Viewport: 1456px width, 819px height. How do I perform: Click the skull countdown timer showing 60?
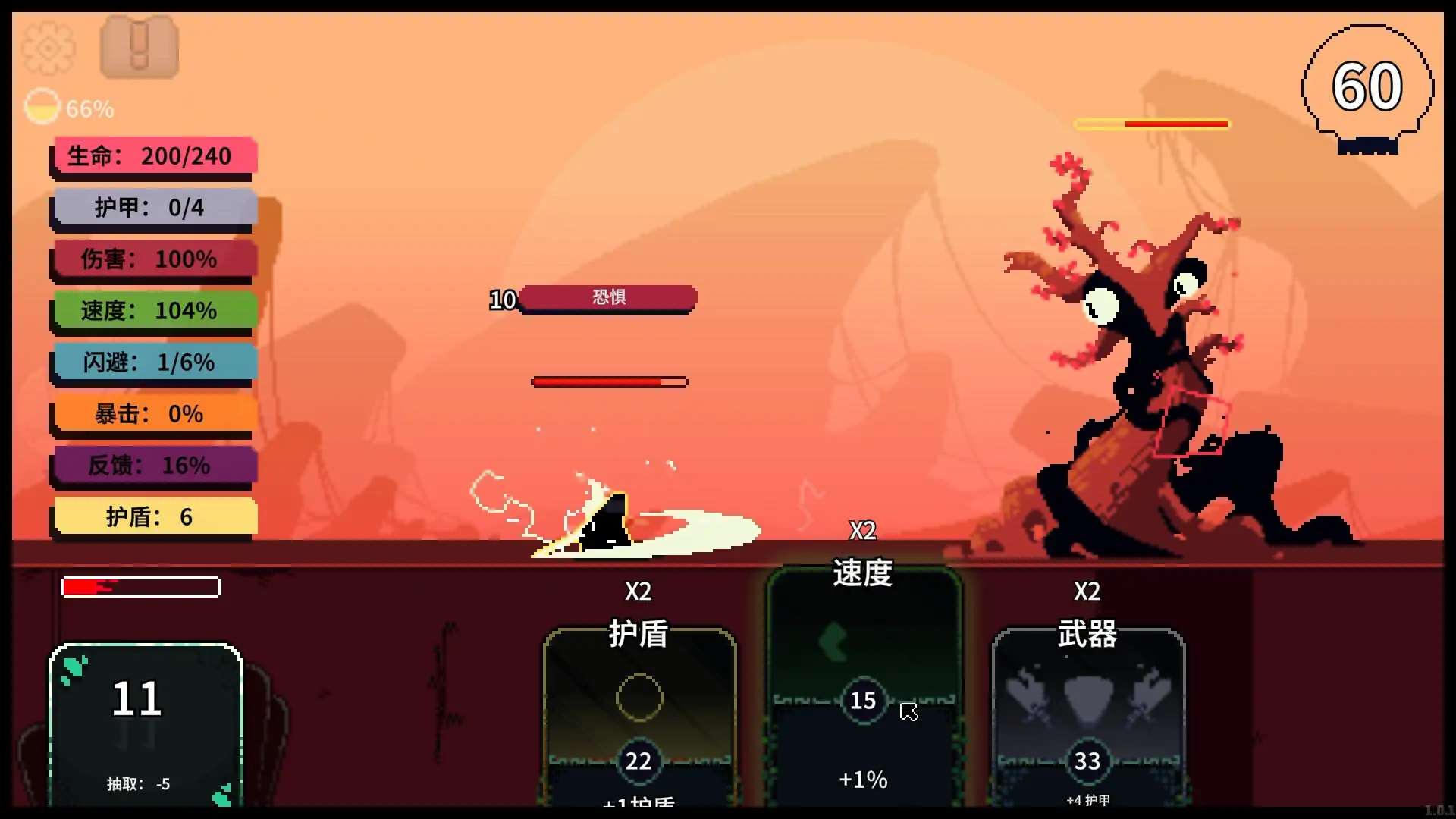coord(1367,86)
